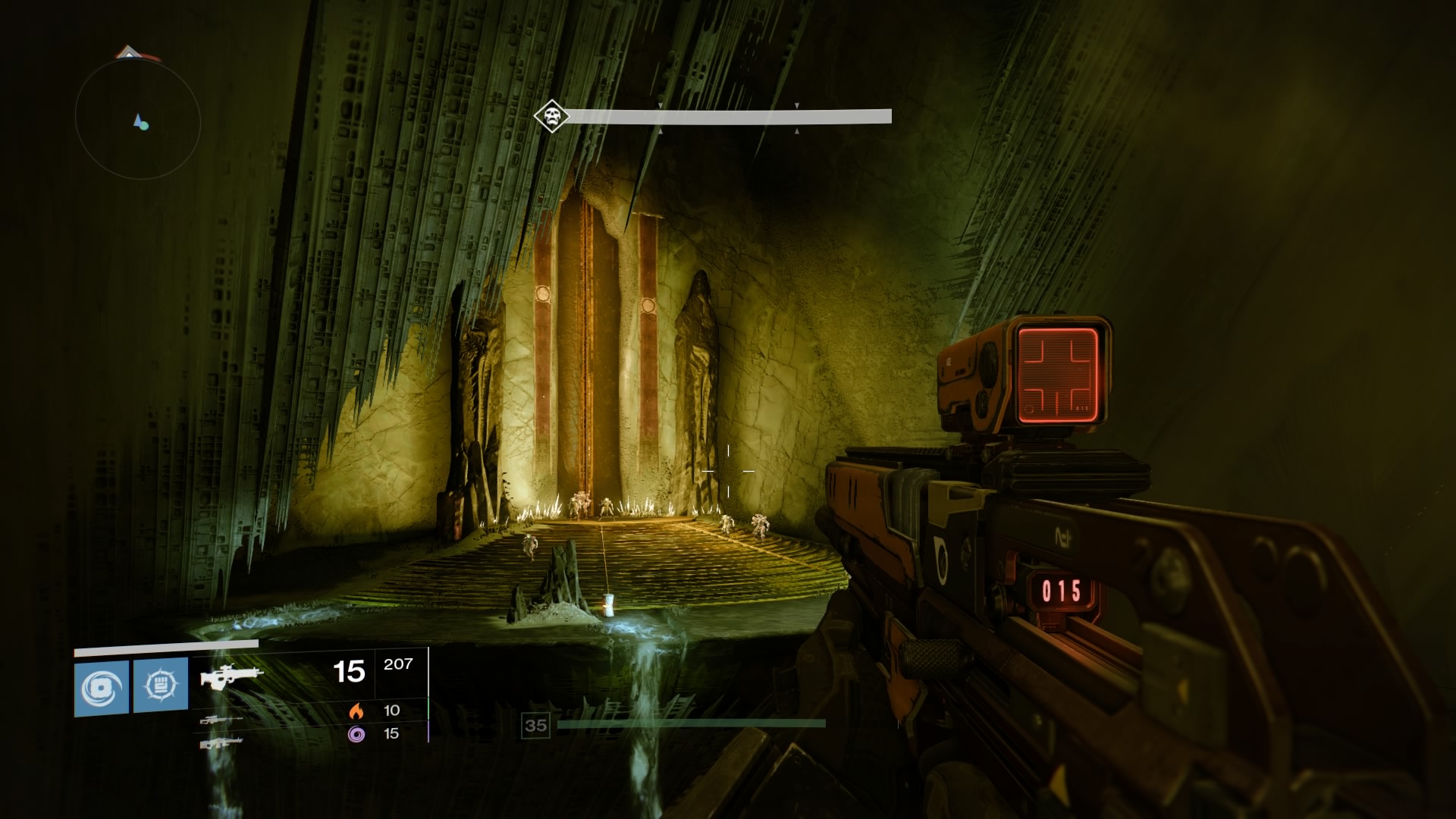Select the equipped primary rifle icon
The height and width of the screenshot is (819, 1456).
pyautogui.click(x=232, y=675)
